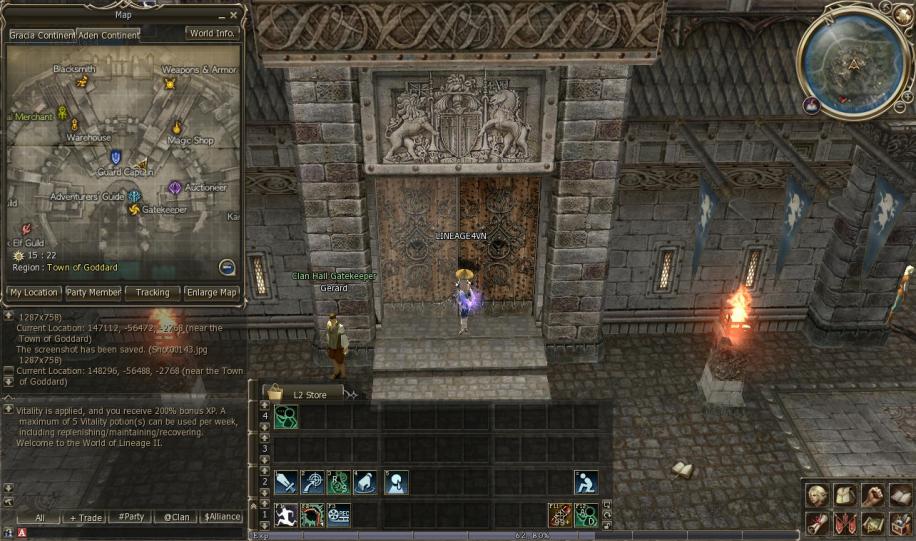Show Party Member positions on map
This screenshot has width=916, height=541.
[94, 293]
